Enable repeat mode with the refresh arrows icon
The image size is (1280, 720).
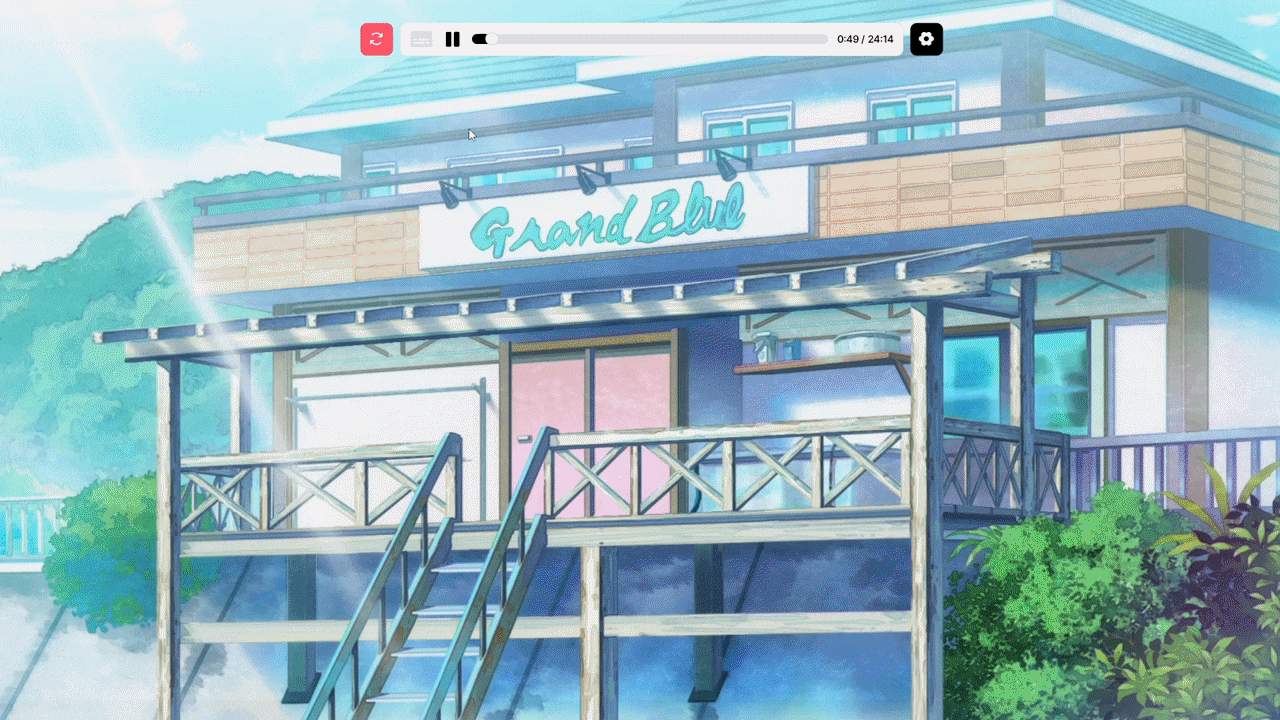[377, 39]
